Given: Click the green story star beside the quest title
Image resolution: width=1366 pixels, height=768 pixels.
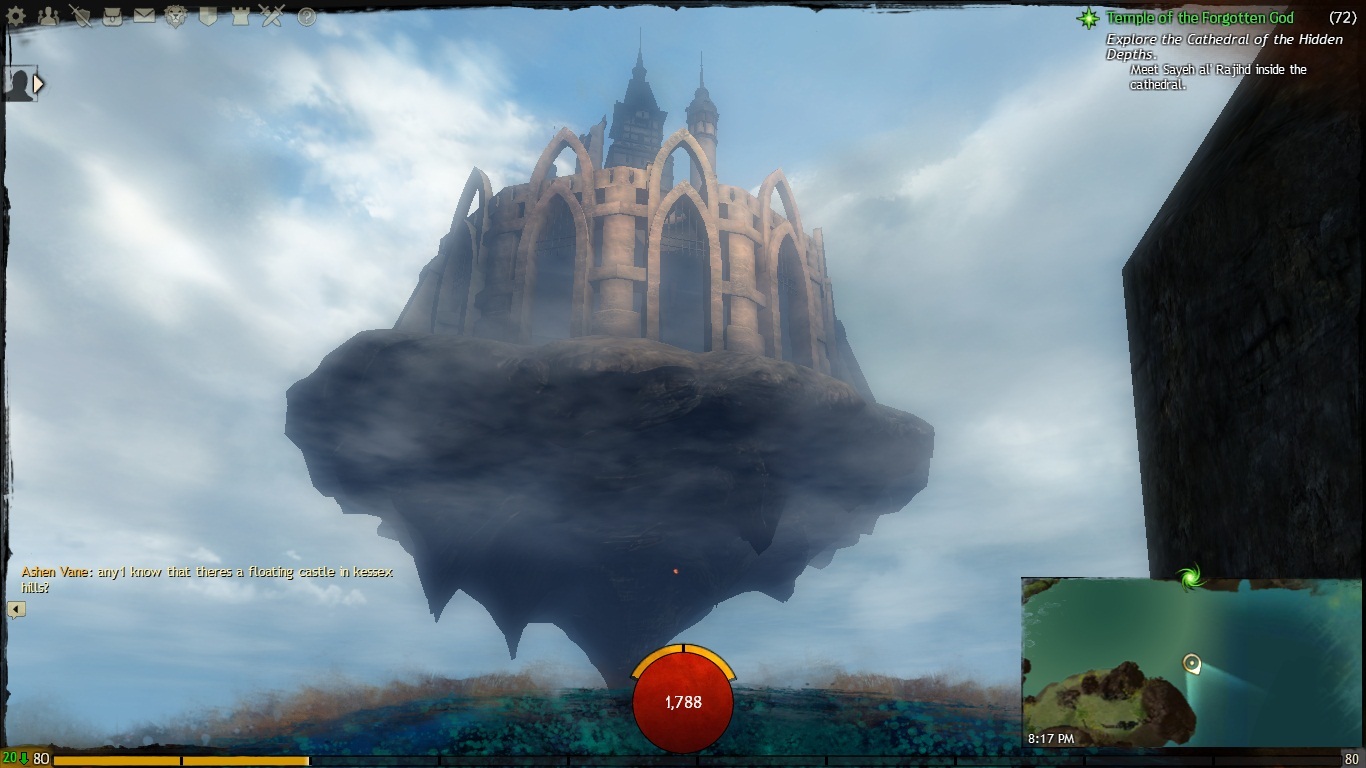Looking at the screenshot, I should [1089, 18].
